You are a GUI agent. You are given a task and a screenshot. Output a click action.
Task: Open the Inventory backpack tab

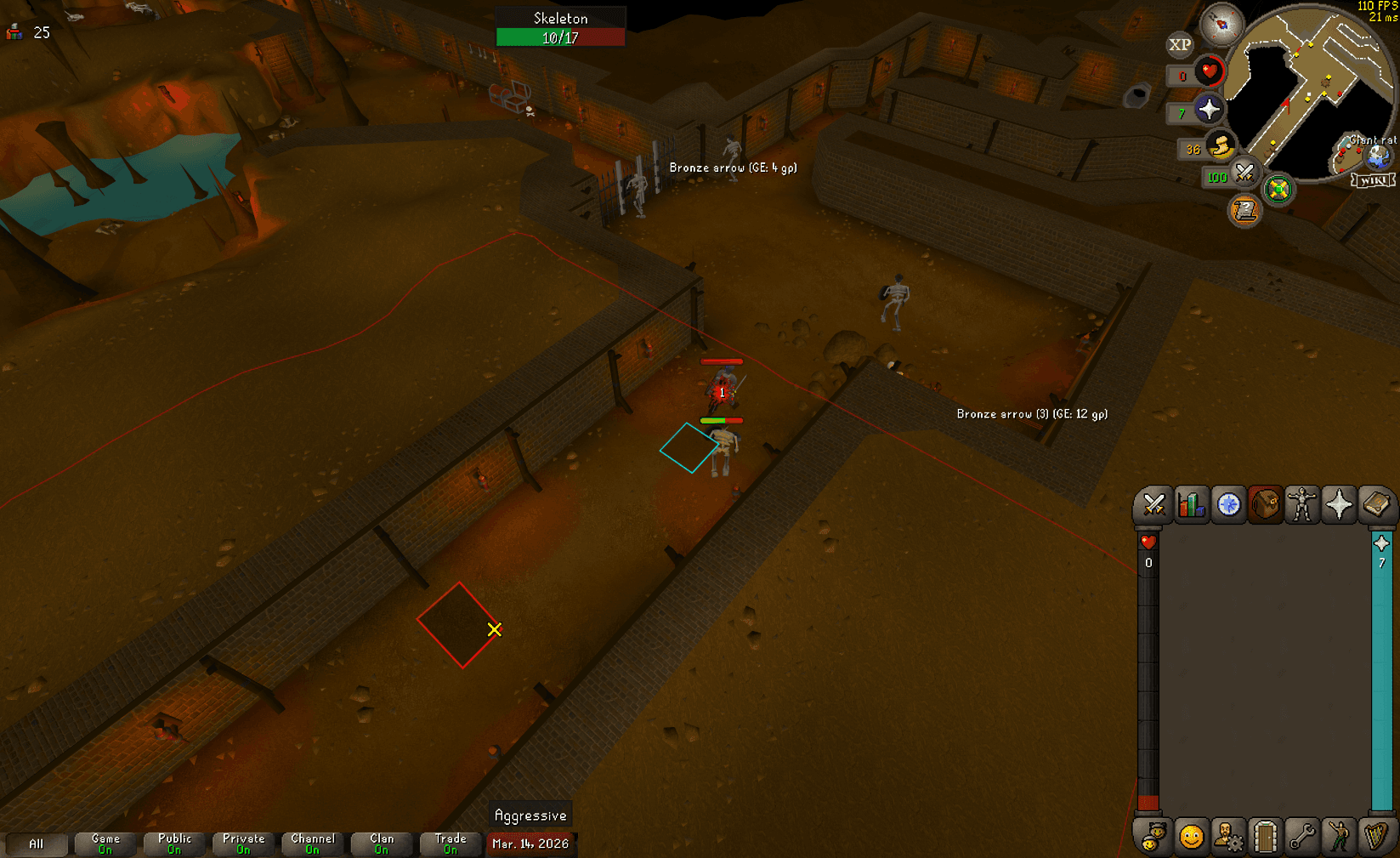(1266, 504)
